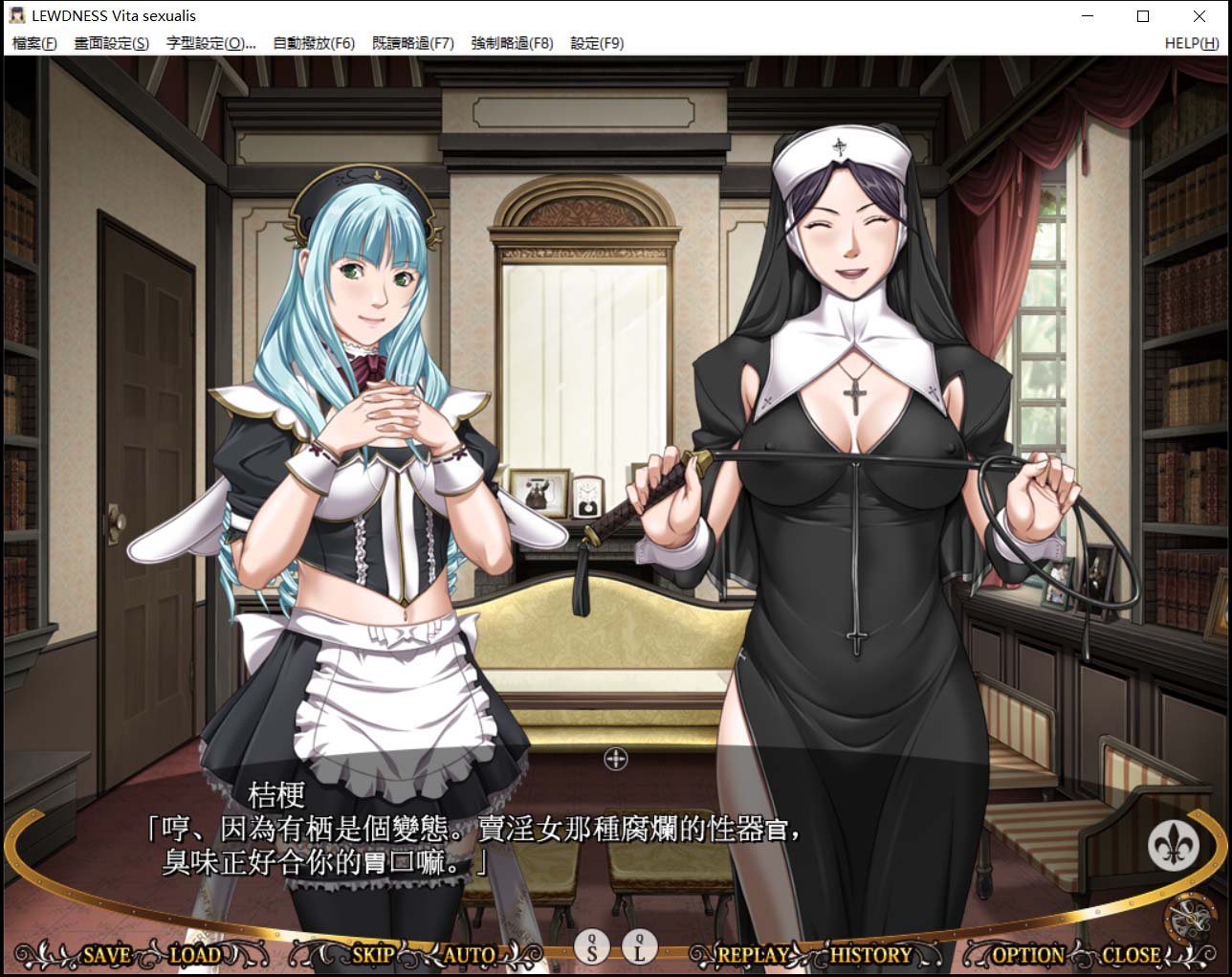Screen dimensions: 1232x977
Task: Click the QL quick load icon
Action: (637, 949)
